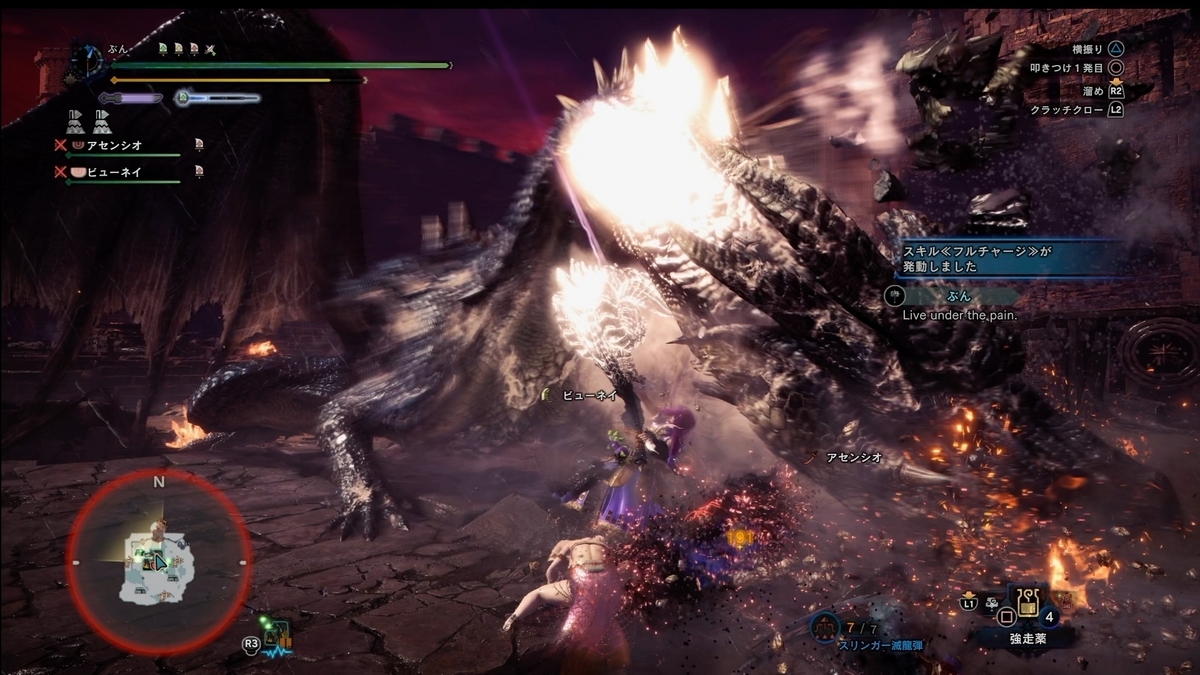Click the quest timer clock dial
Screen dimensions: 1200x675
89,62
